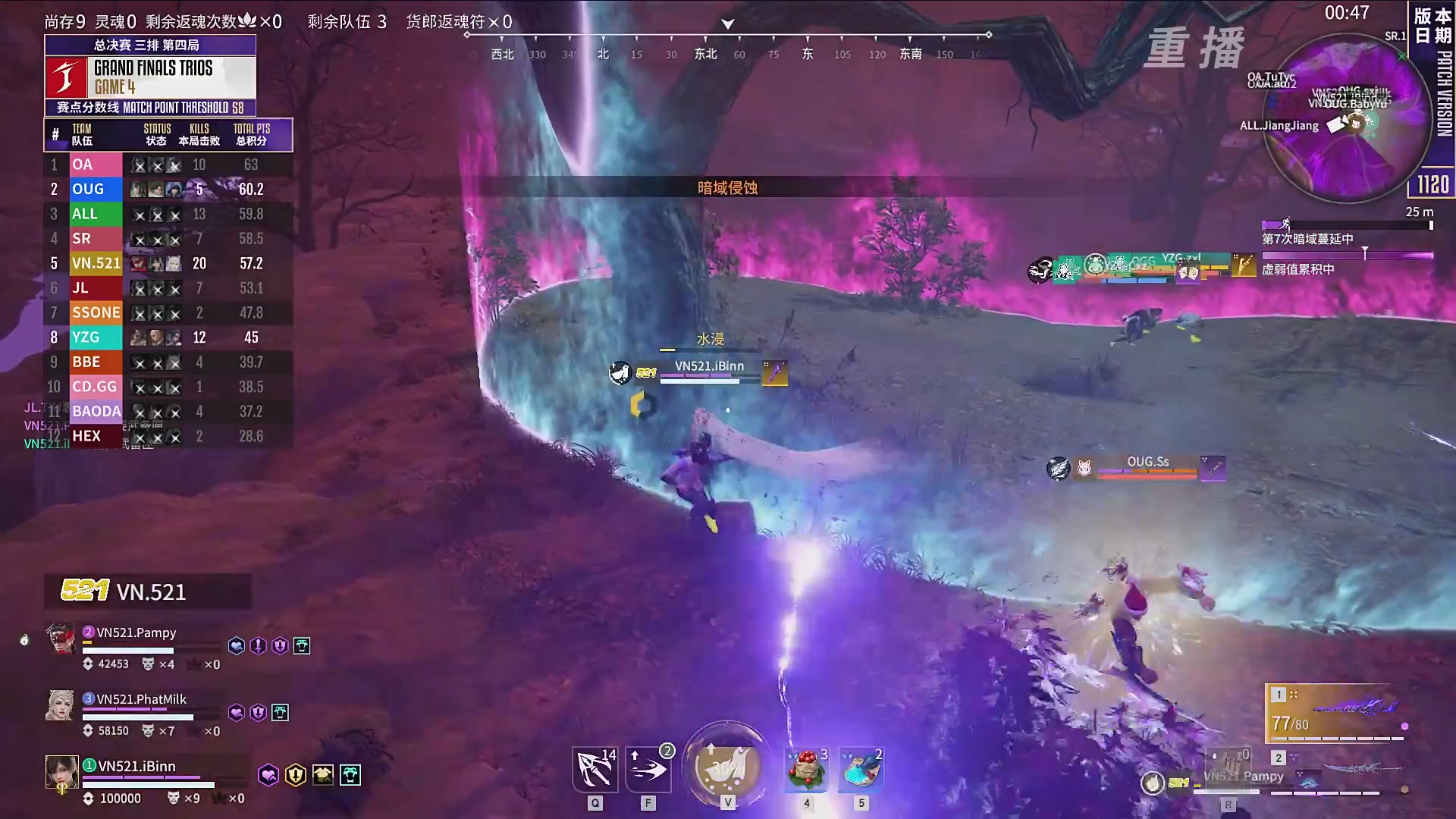The image size is (1456, 819).
Task: Click the MATCH POINT THRESHOLD S8 label
Action: [x=152, y=108]
